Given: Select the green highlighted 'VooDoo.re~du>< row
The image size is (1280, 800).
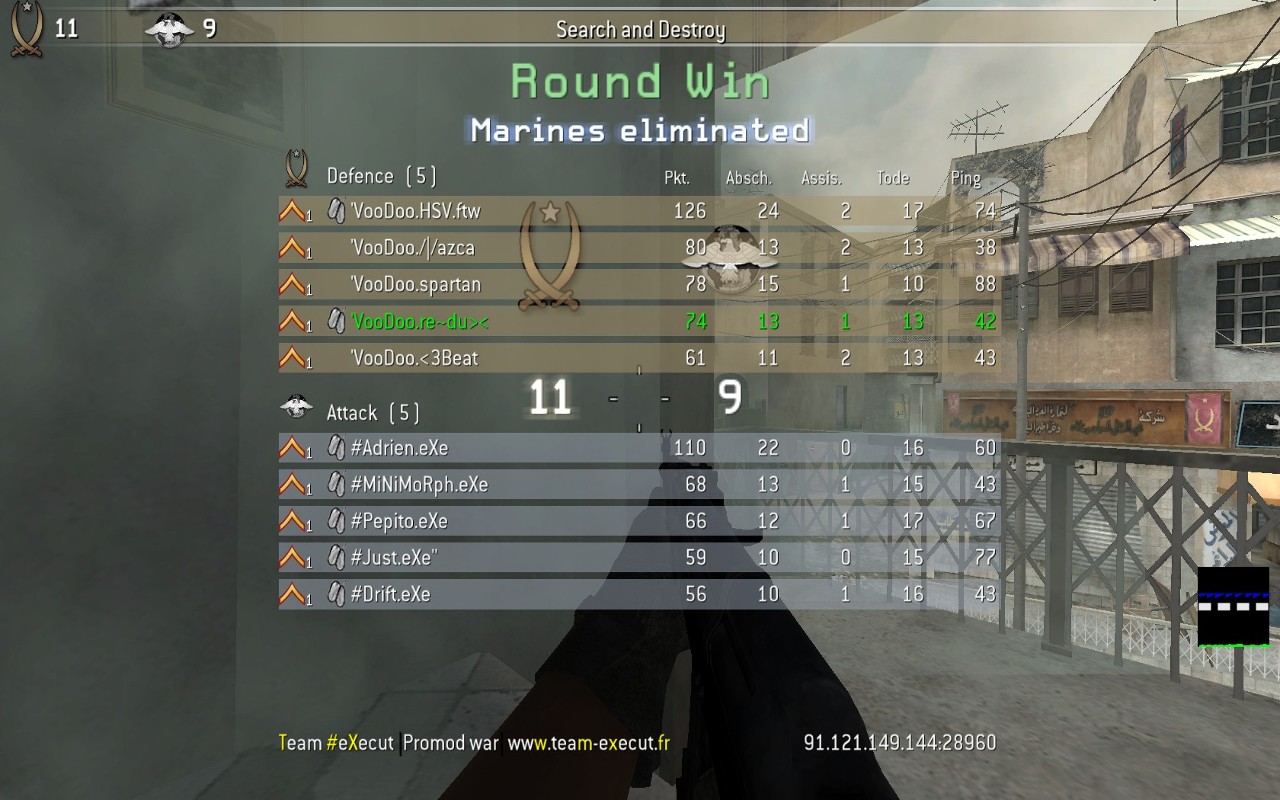Looking at the screenshot, I should click(x=420, y=322).
